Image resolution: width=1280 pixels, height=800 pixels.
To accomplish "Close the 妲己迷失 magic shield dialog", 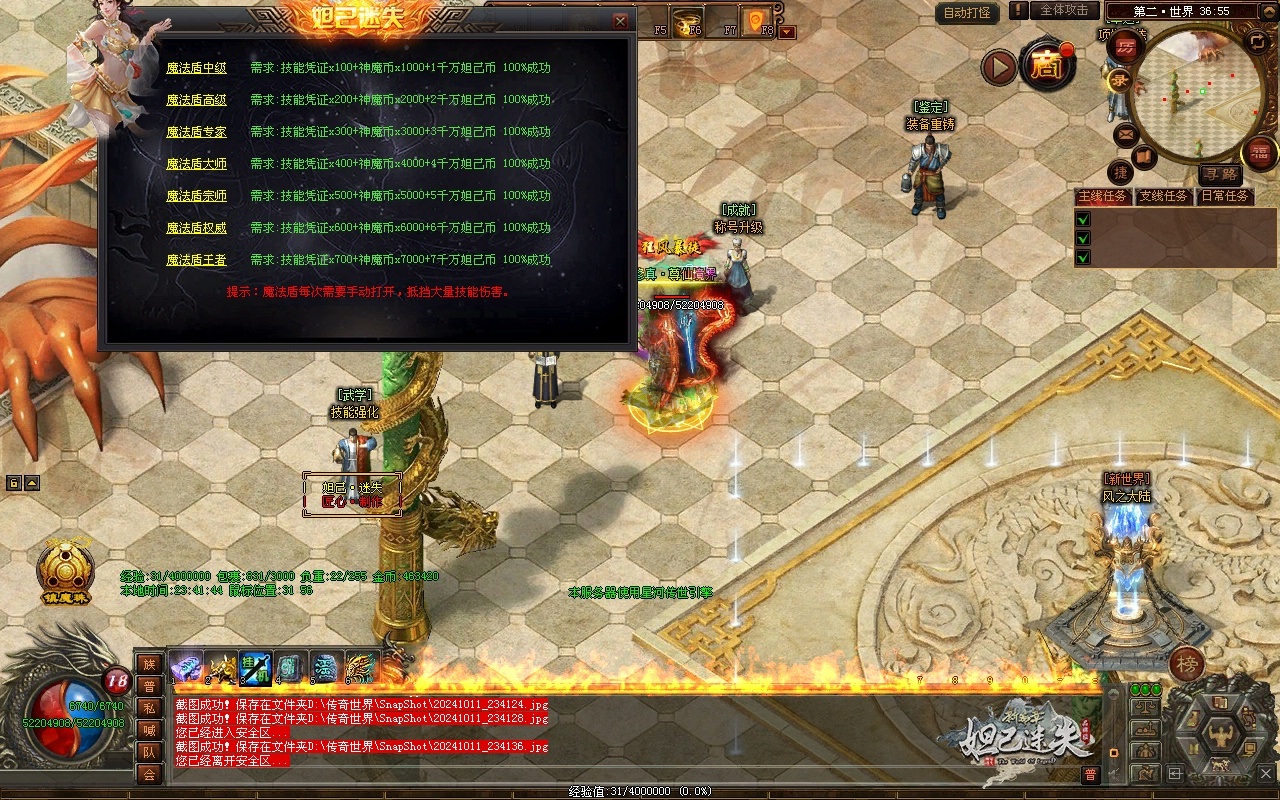I will [x=620, y=21].
